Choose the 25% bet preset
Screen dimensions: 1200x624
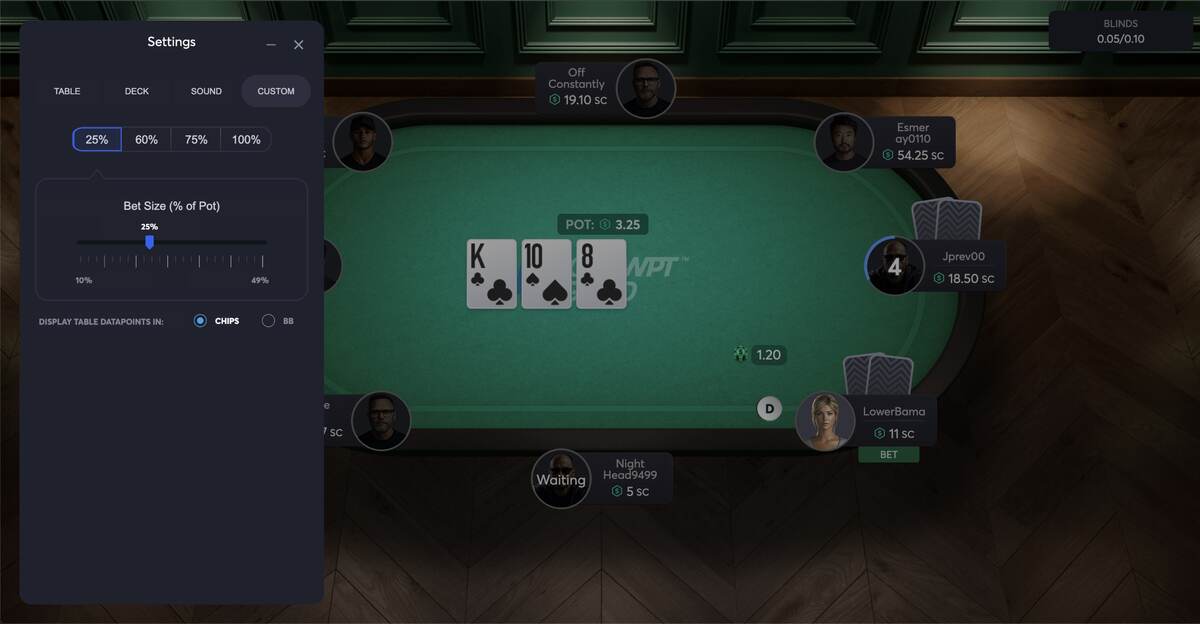coord(97,140)
